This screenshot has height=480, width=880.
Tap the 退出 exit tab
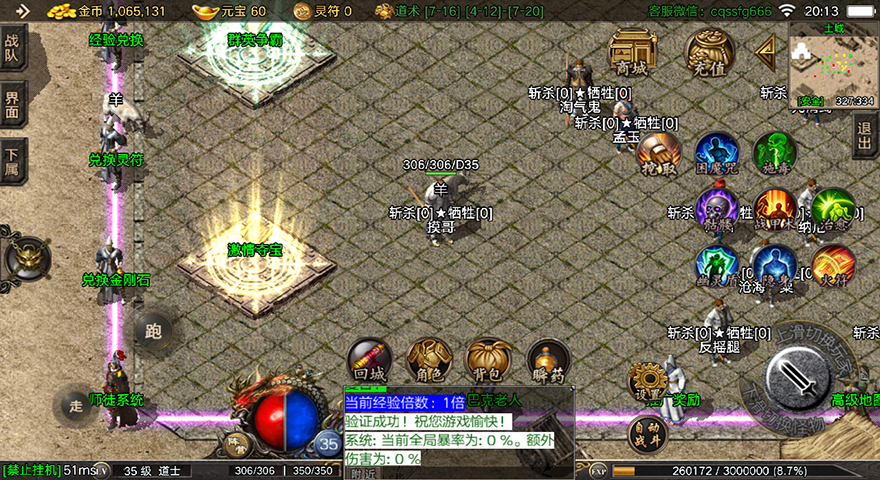click(866, 137)
